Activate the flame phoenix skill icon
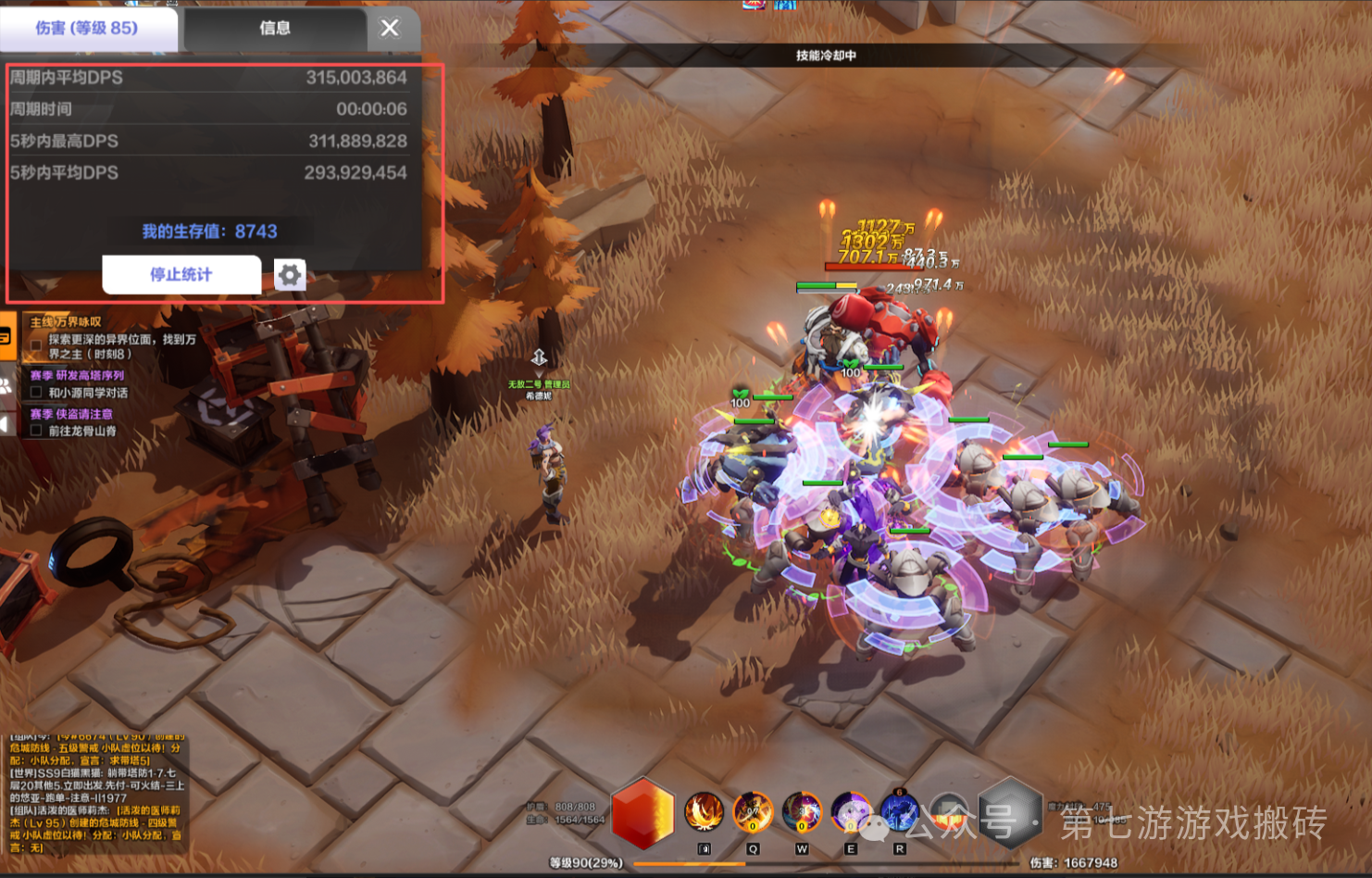Viewport: 1372px width, 878px height. pos(704,811)
